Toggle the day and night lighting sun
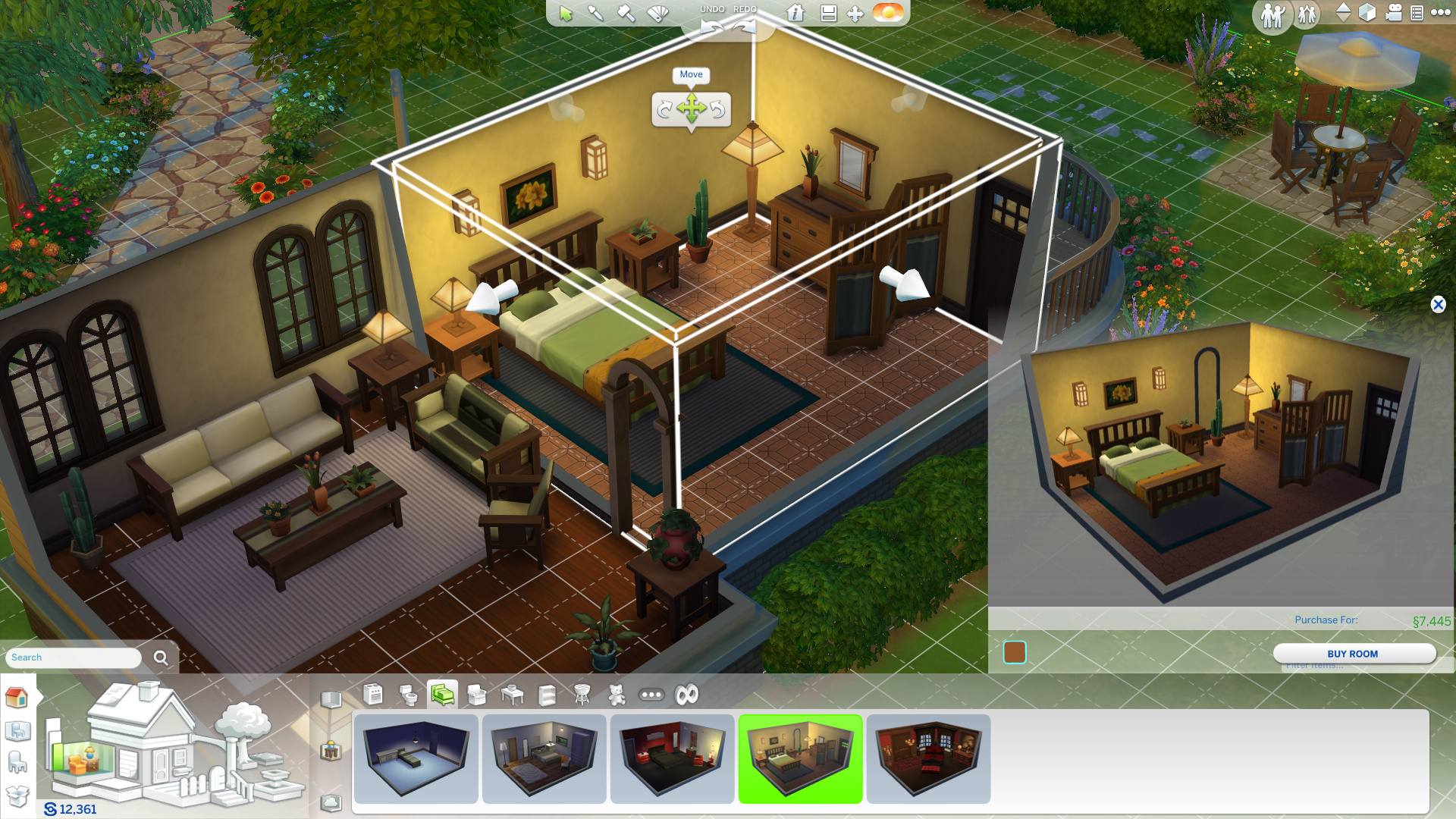The image size is (1456, 819). pyautogui.click(x=887, y=13)
